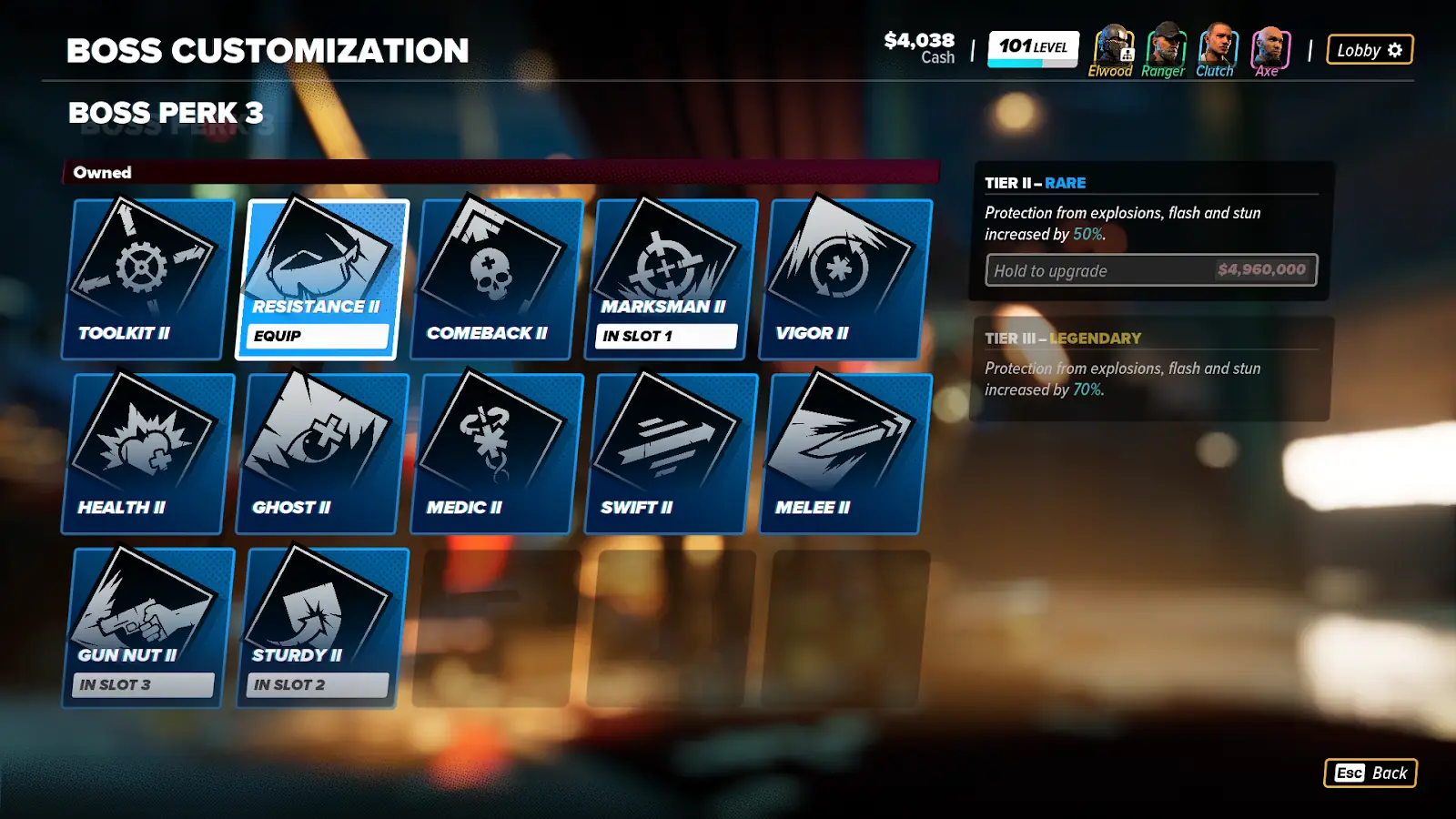Select the Toolkit II perk card
Viewport: 1456px width, 819px height.
click(x=146, y=278)
